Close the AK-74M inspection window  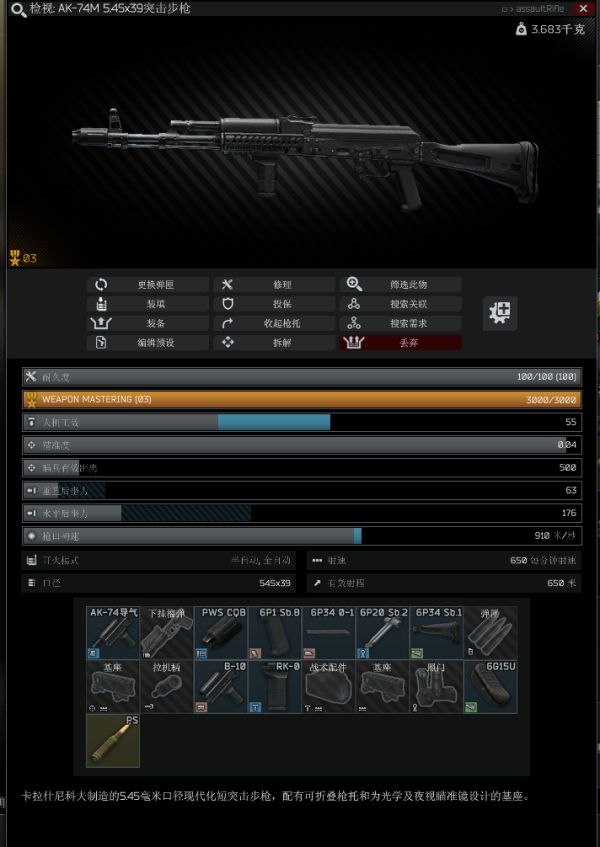583,8
